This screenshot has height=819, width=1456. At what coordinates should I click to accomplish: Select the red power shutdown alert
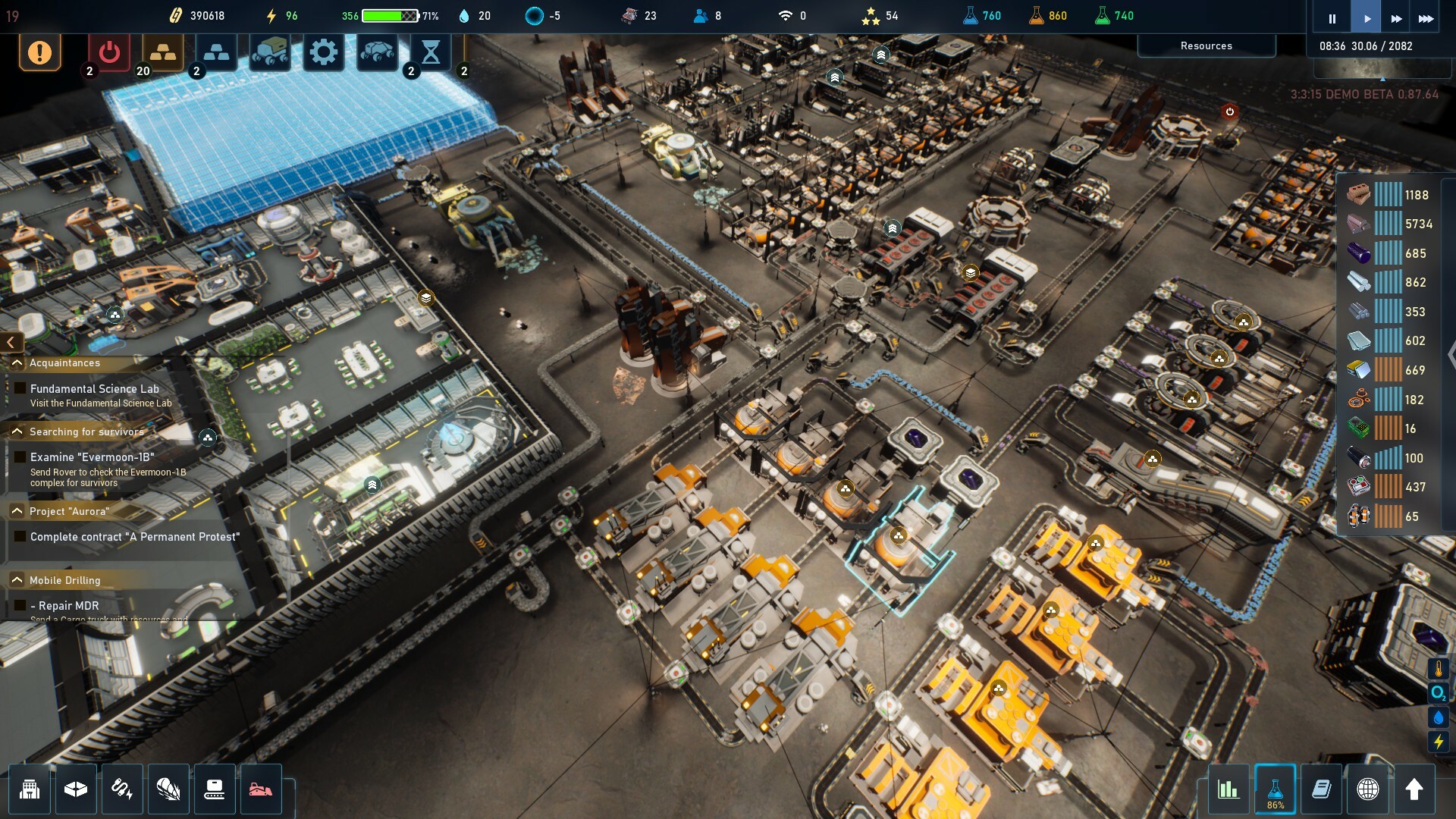tap(108, 53)
